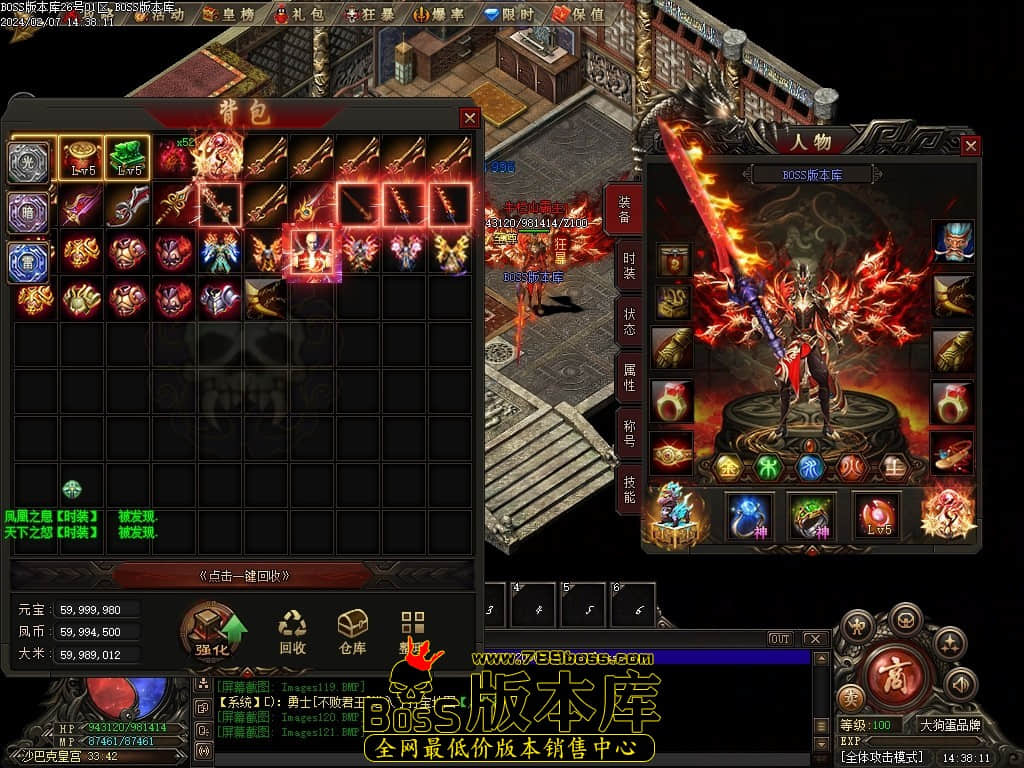Viewport: 1024px width, 768px height.
Task: Open the 爆率 drop rate menu
Action: click(443, 15)
